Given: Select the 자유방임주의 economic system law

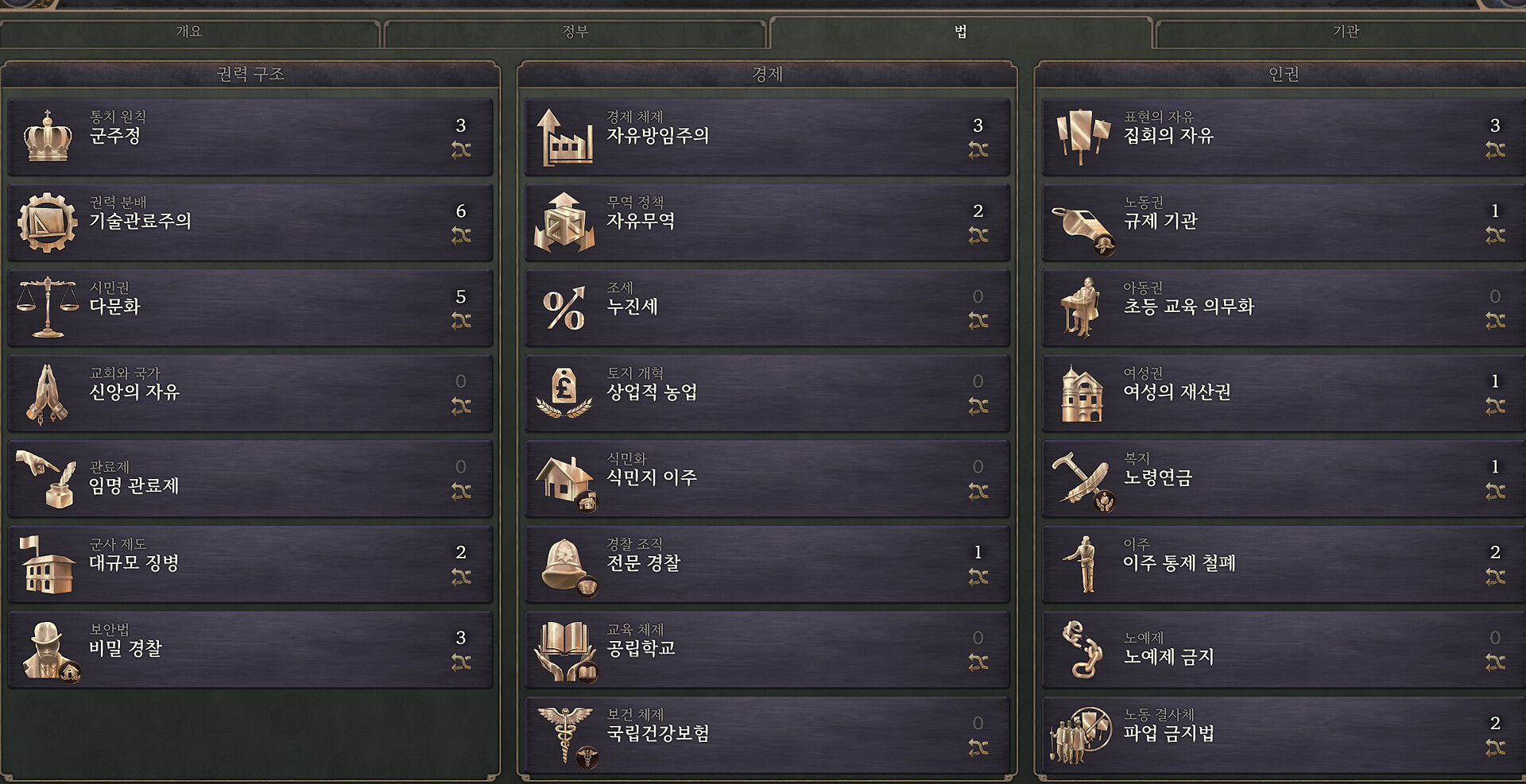Looking at the screenshot, I should point(767,137).
